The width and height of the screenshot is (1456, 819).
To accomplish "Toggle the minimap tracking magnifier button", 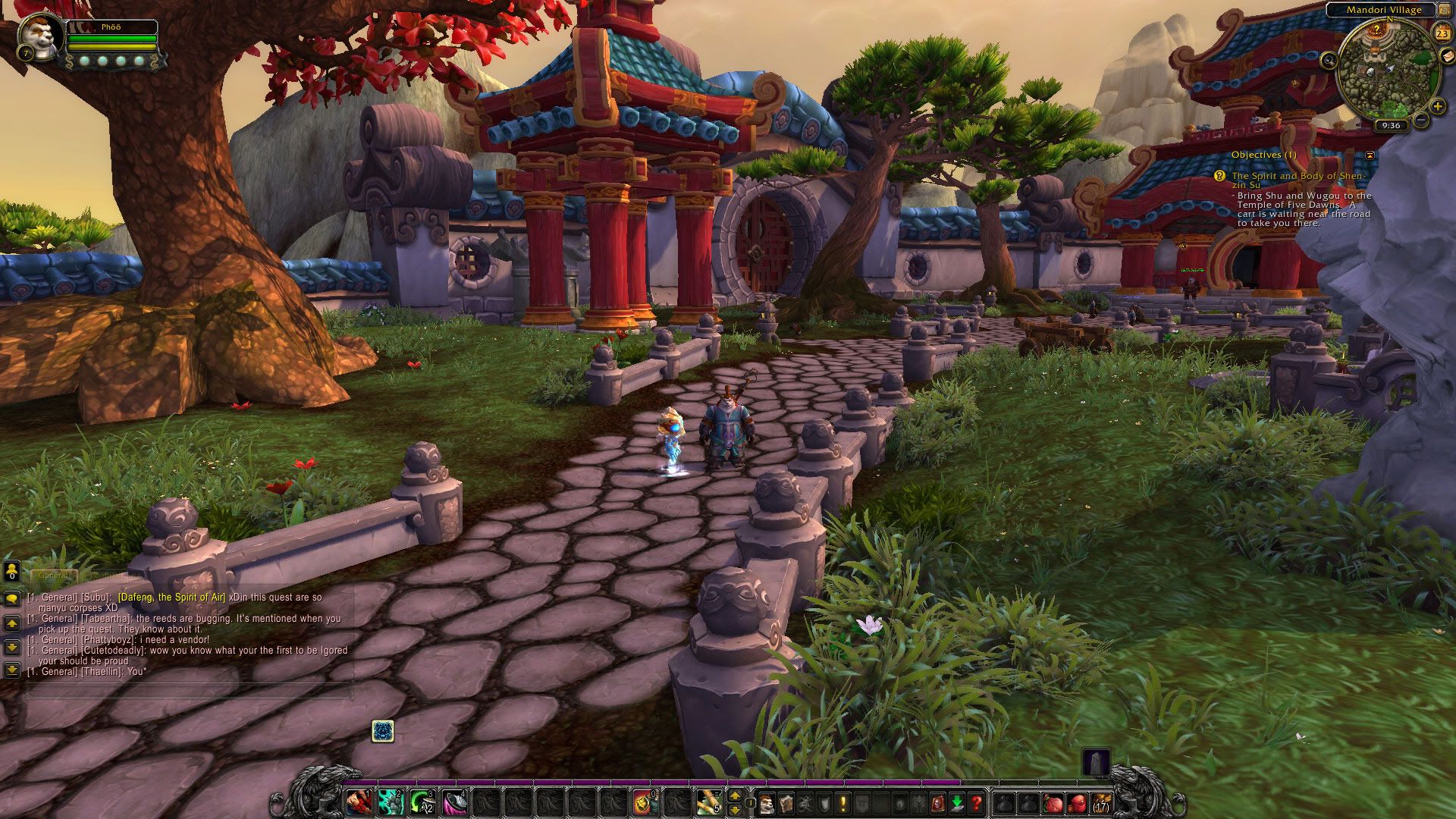I will point(1329,59).
